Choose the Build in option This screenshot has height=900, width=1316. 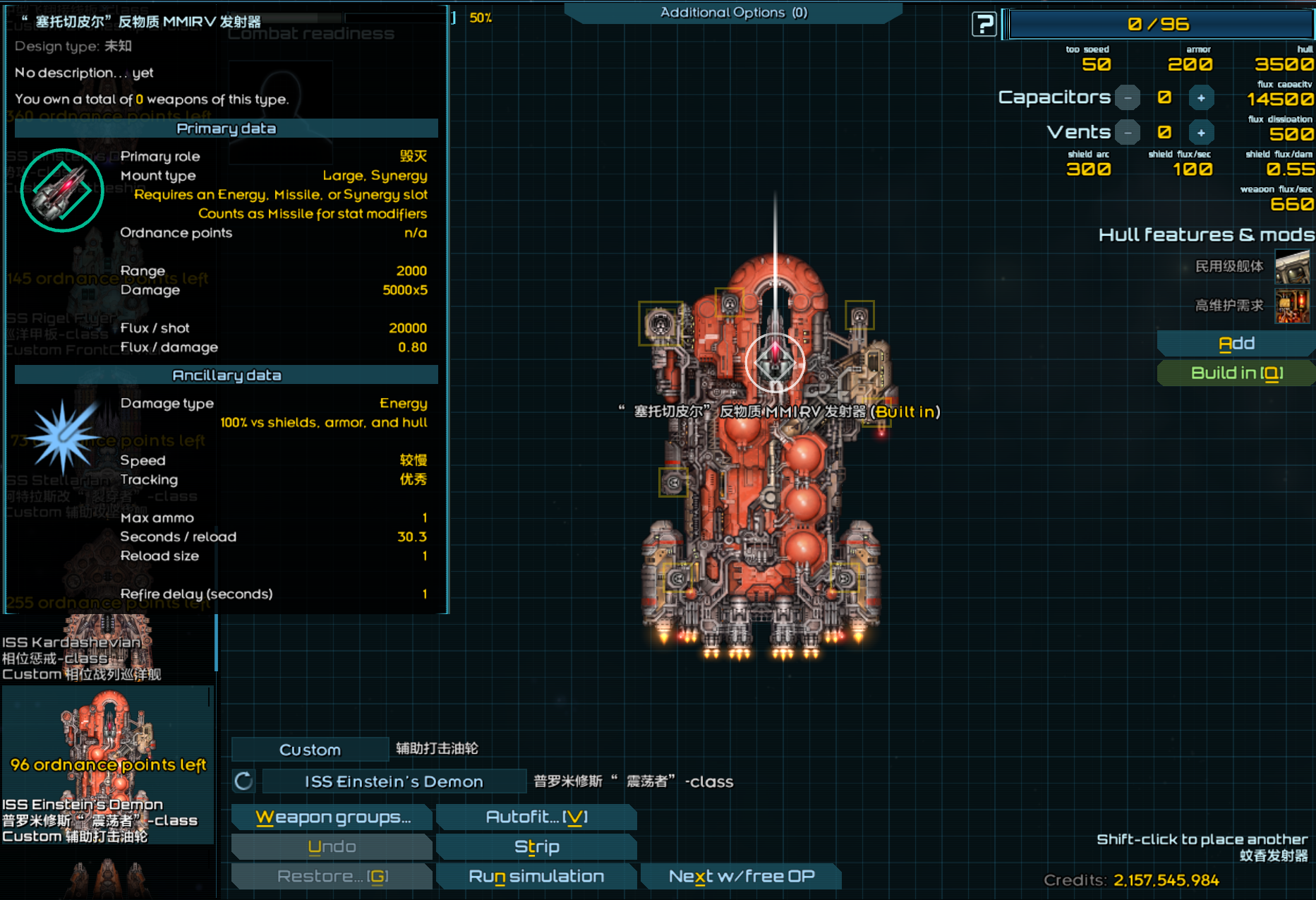tap(1236, 373)
